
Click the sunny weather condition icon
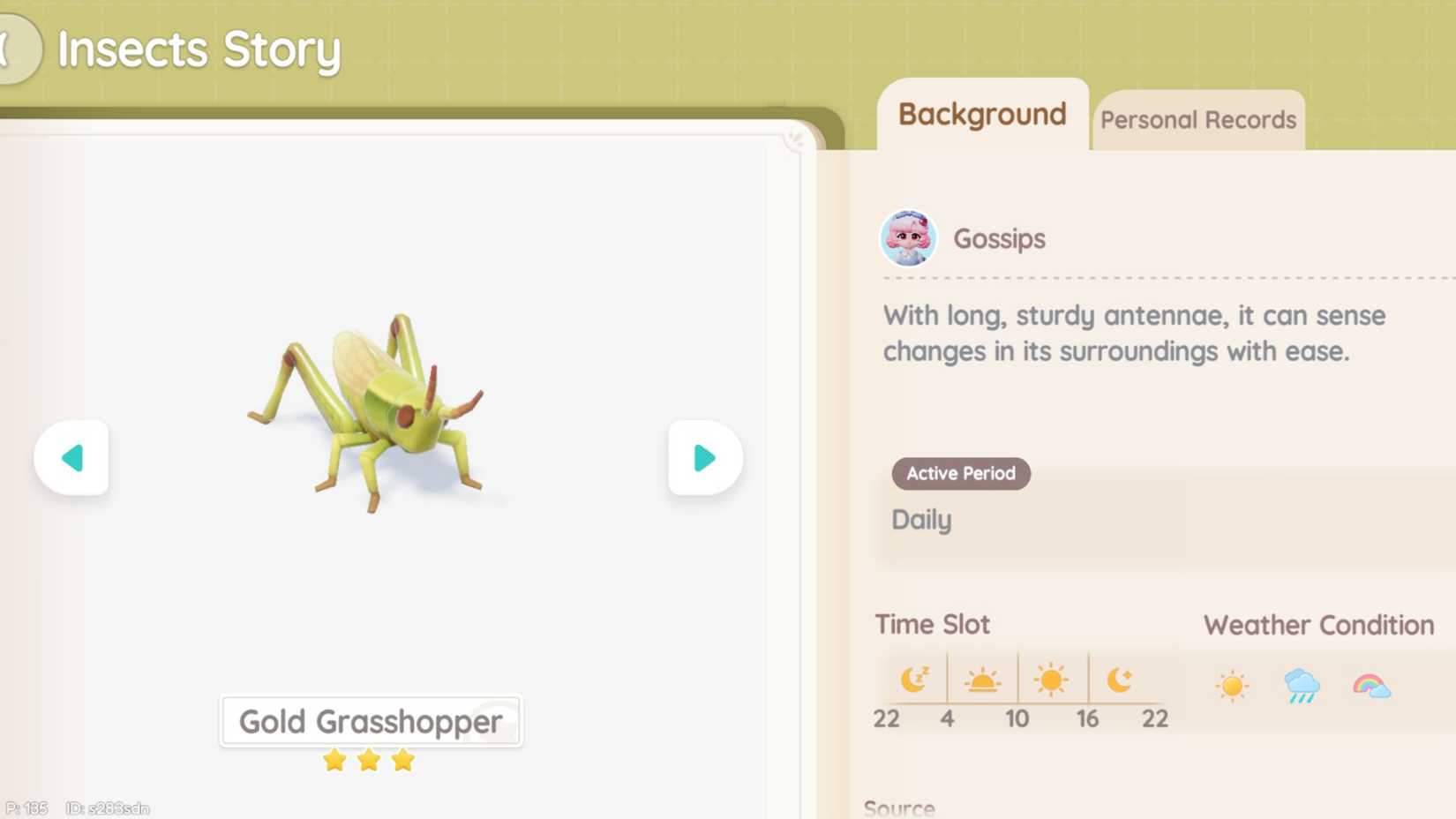click(x=1232, y=684)
